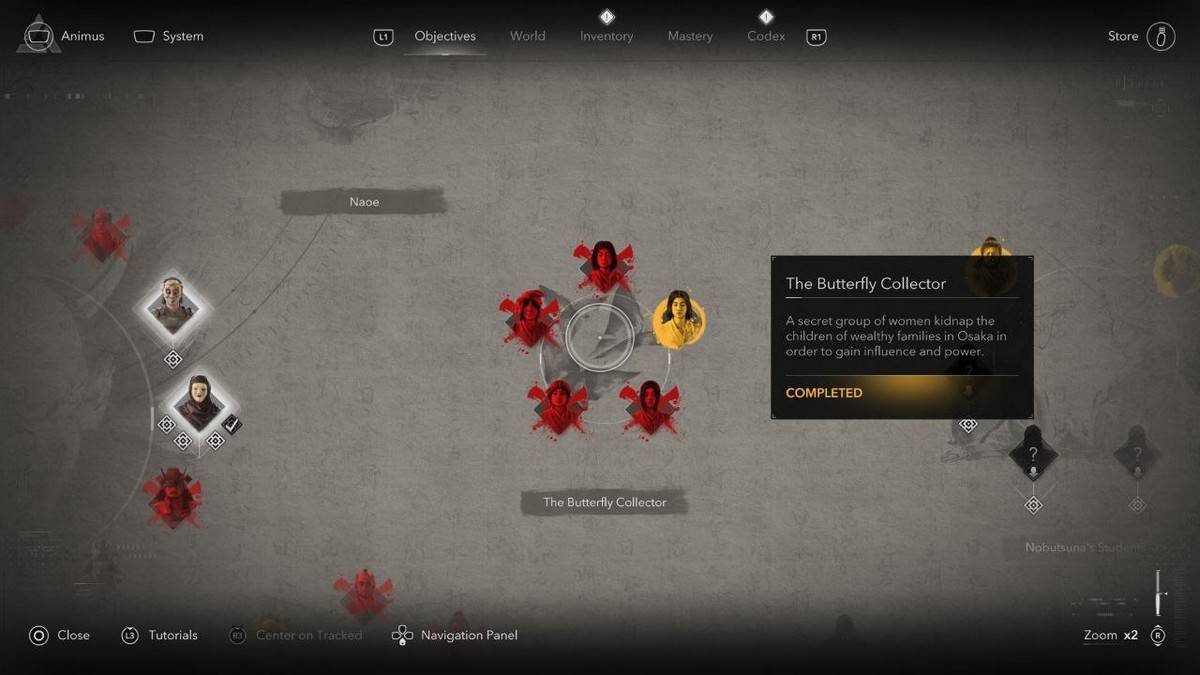Open Tutorials
This screenshot has width=1200, height=675.
tap(160, 635)
